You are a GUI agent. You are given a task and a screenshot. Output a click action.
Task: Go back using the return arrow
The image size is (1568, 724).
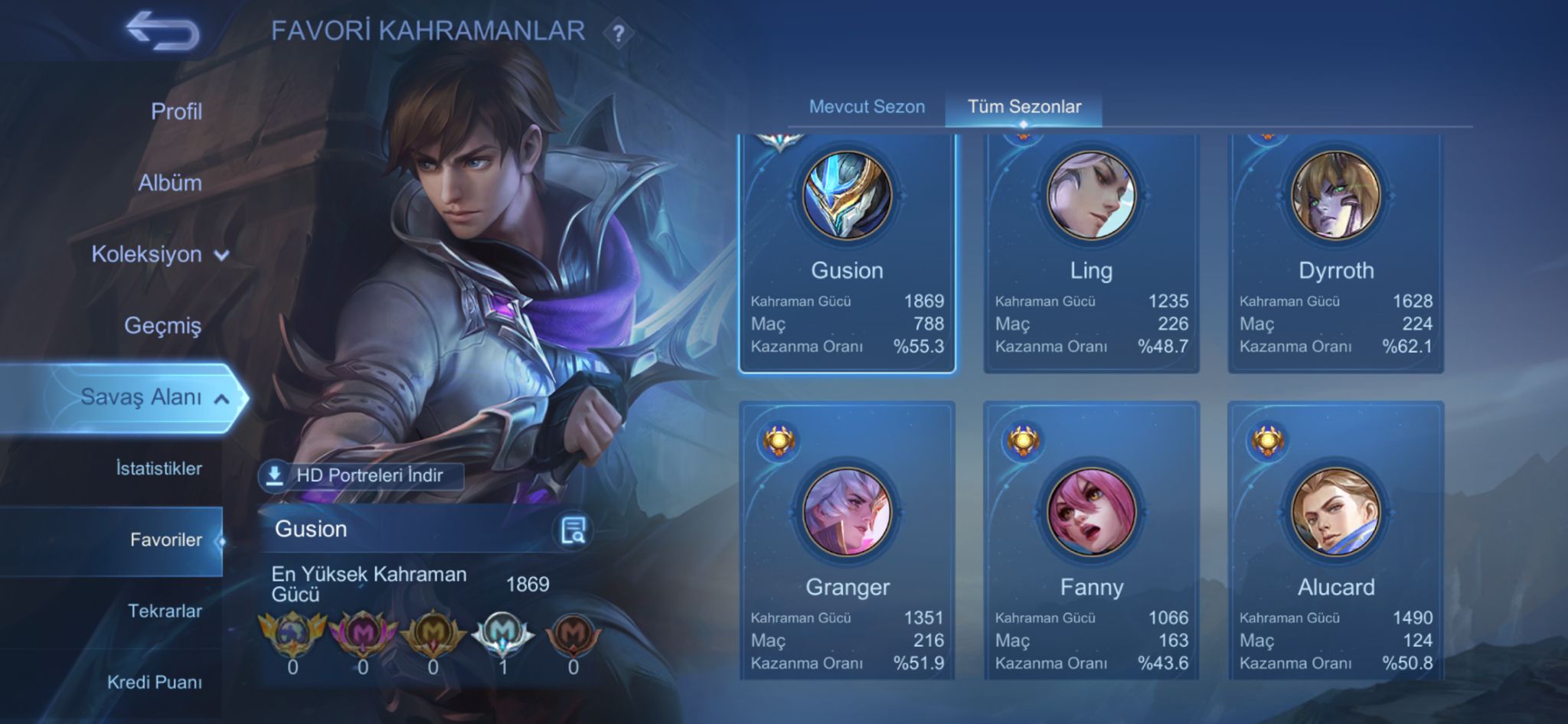click(162, 31)
